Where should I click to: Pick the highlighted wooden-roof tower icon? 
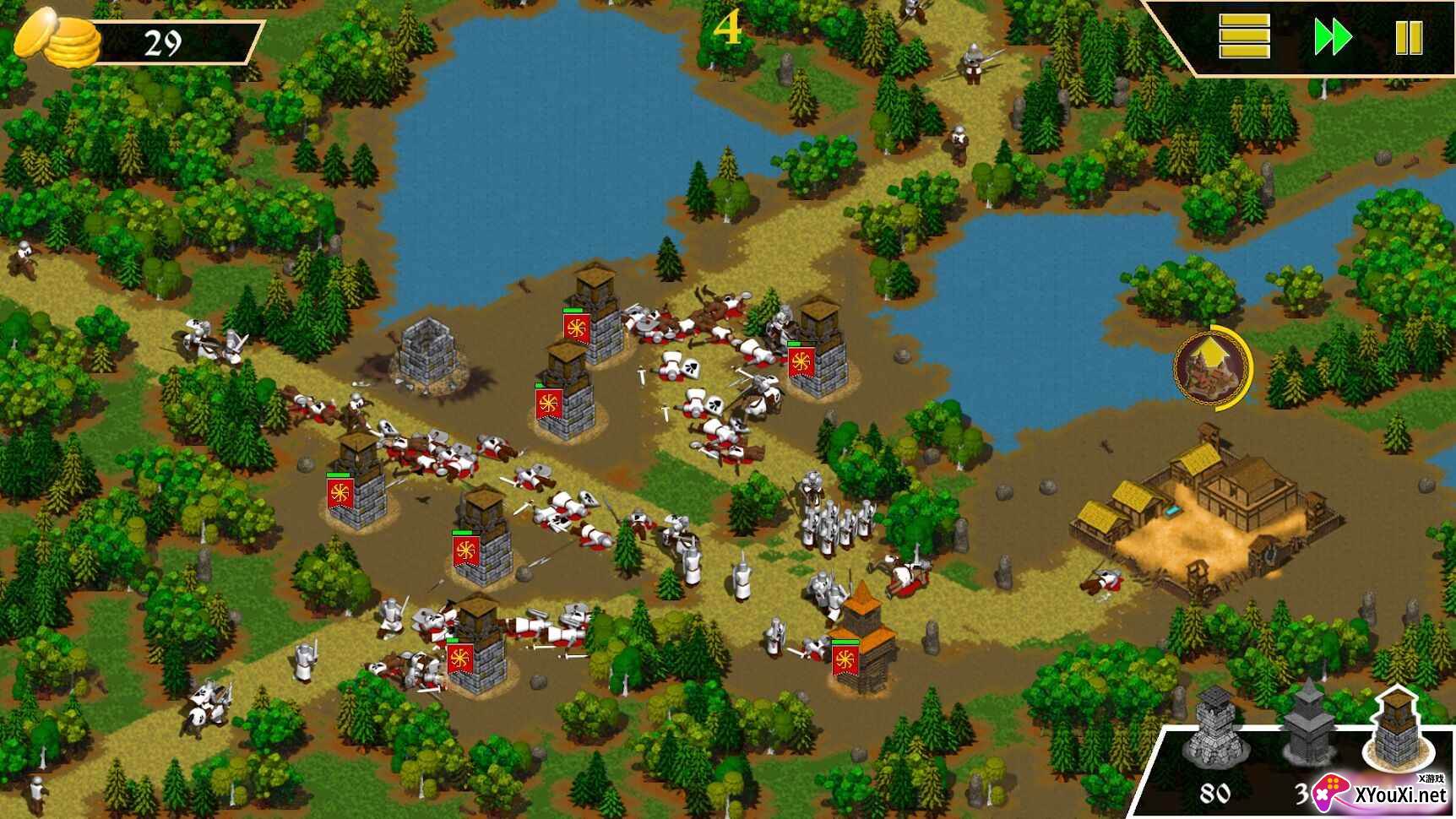click(1396, 728)
